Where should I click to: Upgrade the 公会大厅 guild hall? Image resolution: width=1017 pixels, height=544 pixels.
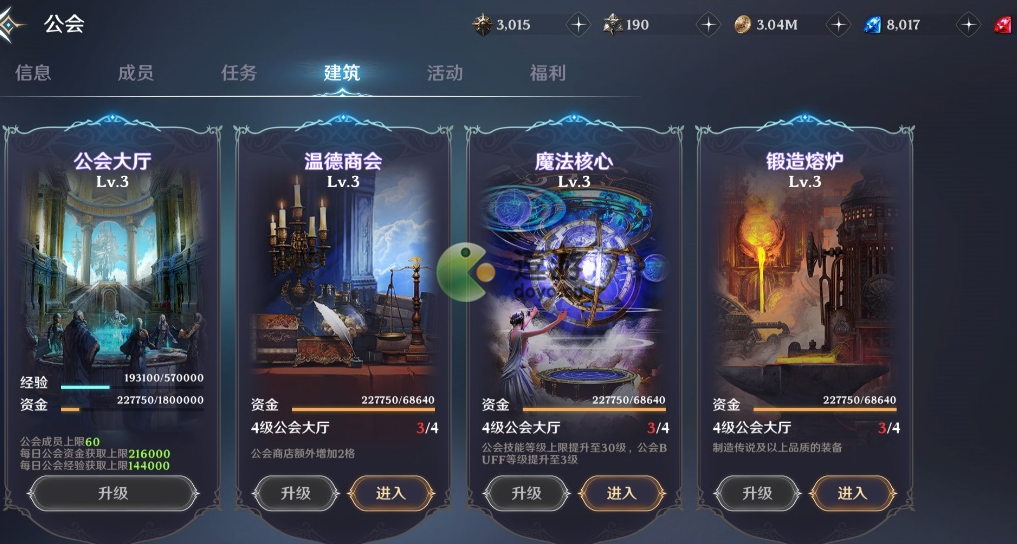point(112,493)
